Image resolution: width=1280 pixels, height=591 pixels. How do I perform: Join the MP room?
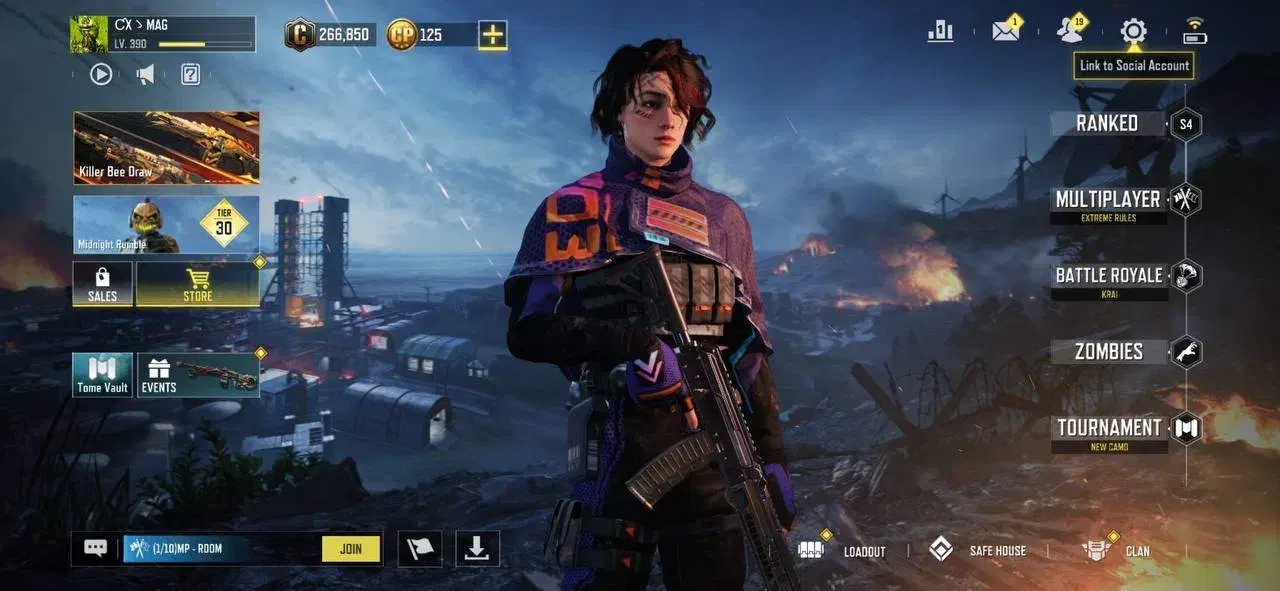351,549
